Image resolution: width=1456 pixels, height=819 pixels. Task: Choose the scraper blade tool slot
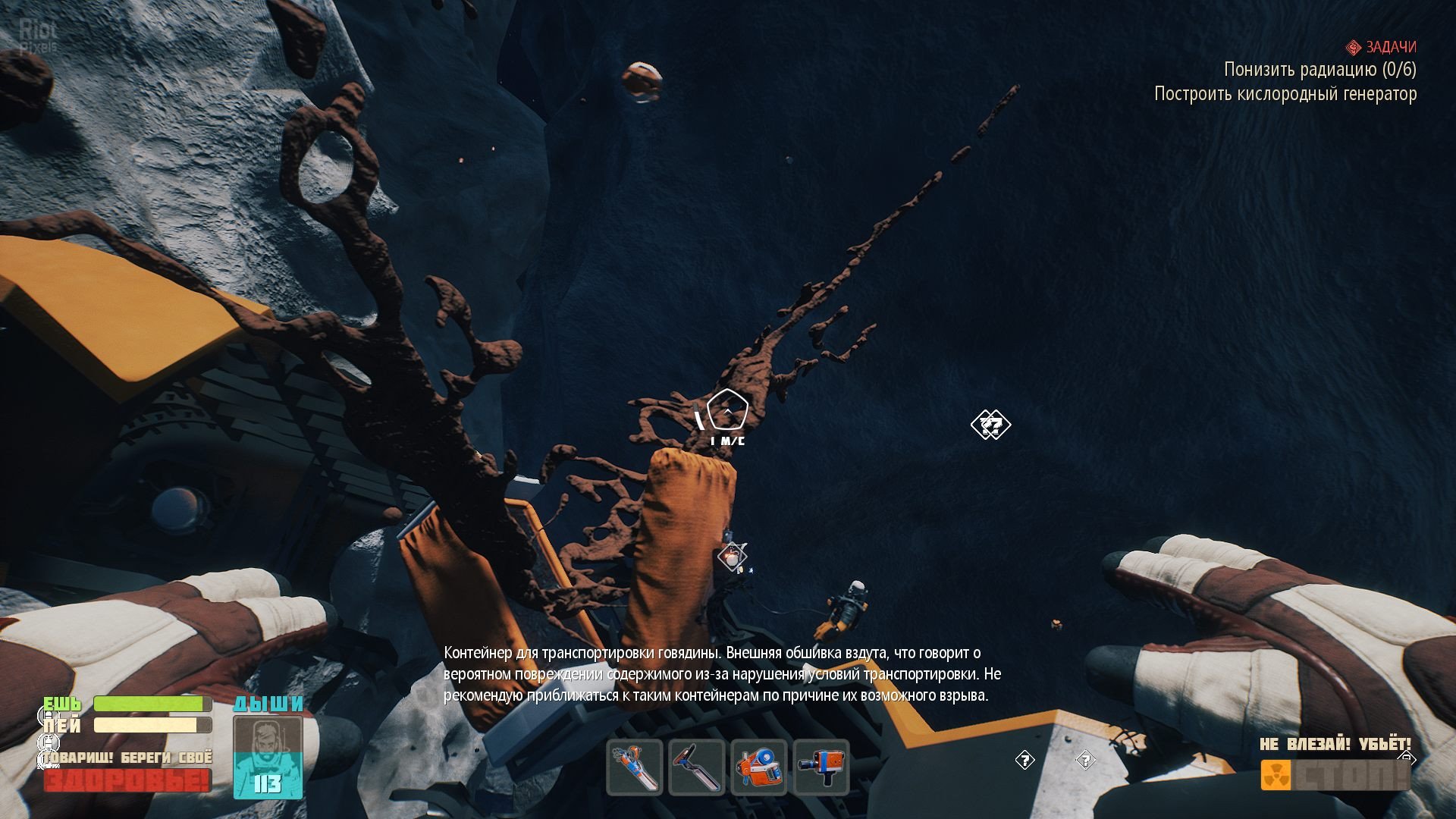(697, 767)
